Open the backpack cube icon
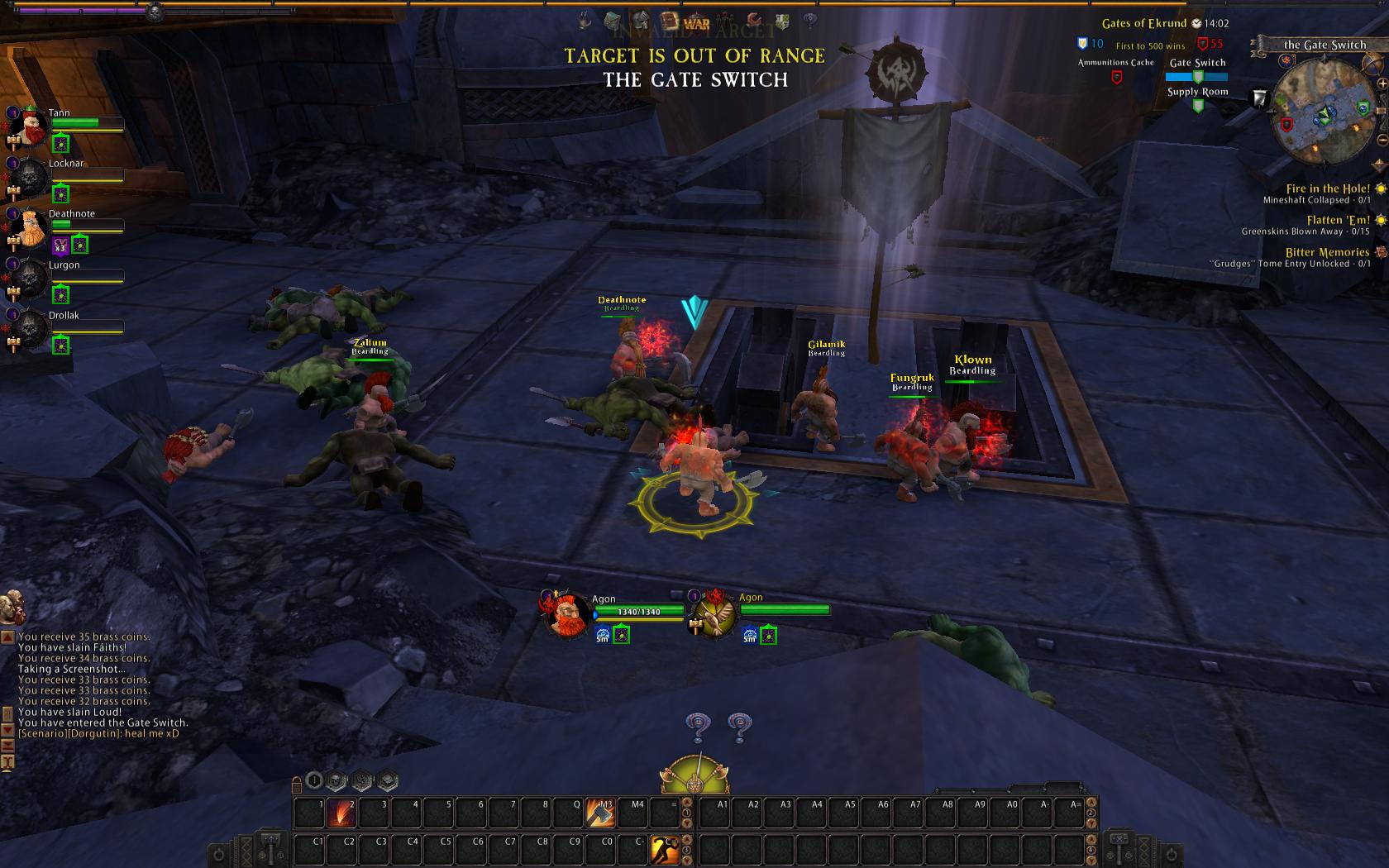Image resolution: width=1389 pixels, height=868 pixels. 613,21
